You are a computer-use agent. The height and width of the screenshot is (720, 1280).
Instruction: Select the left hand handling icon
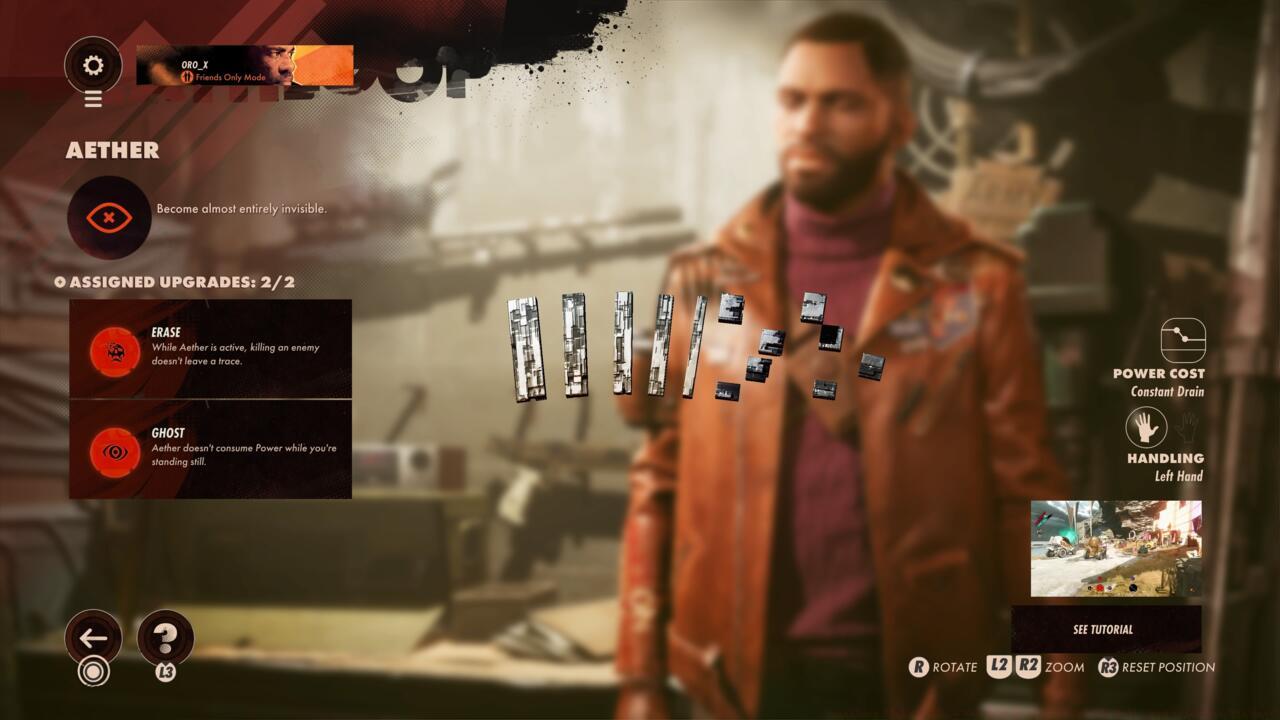(1146, 428)
